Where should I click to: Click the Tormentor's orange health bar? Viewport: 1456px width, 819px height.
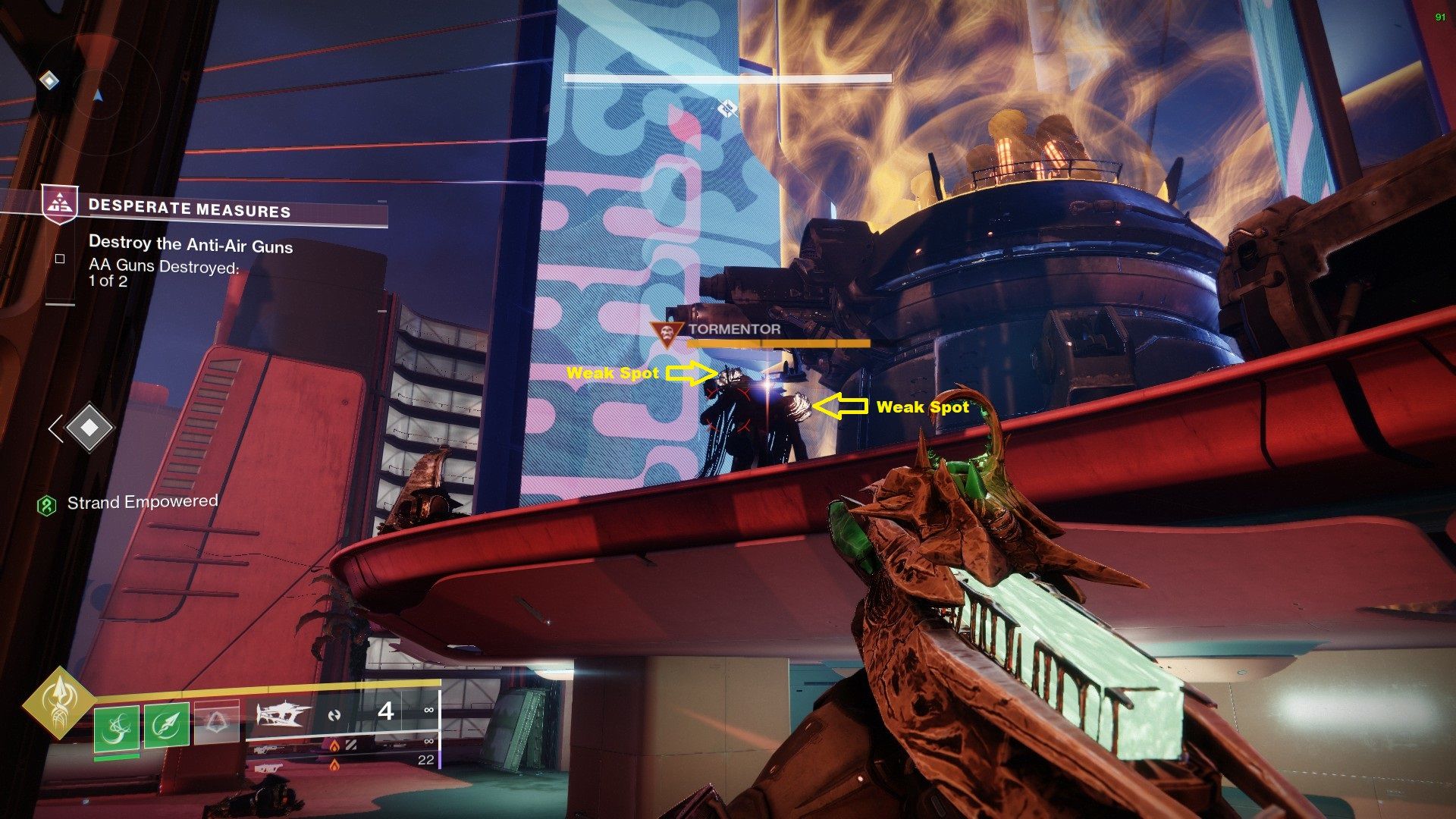click(777, 344)
